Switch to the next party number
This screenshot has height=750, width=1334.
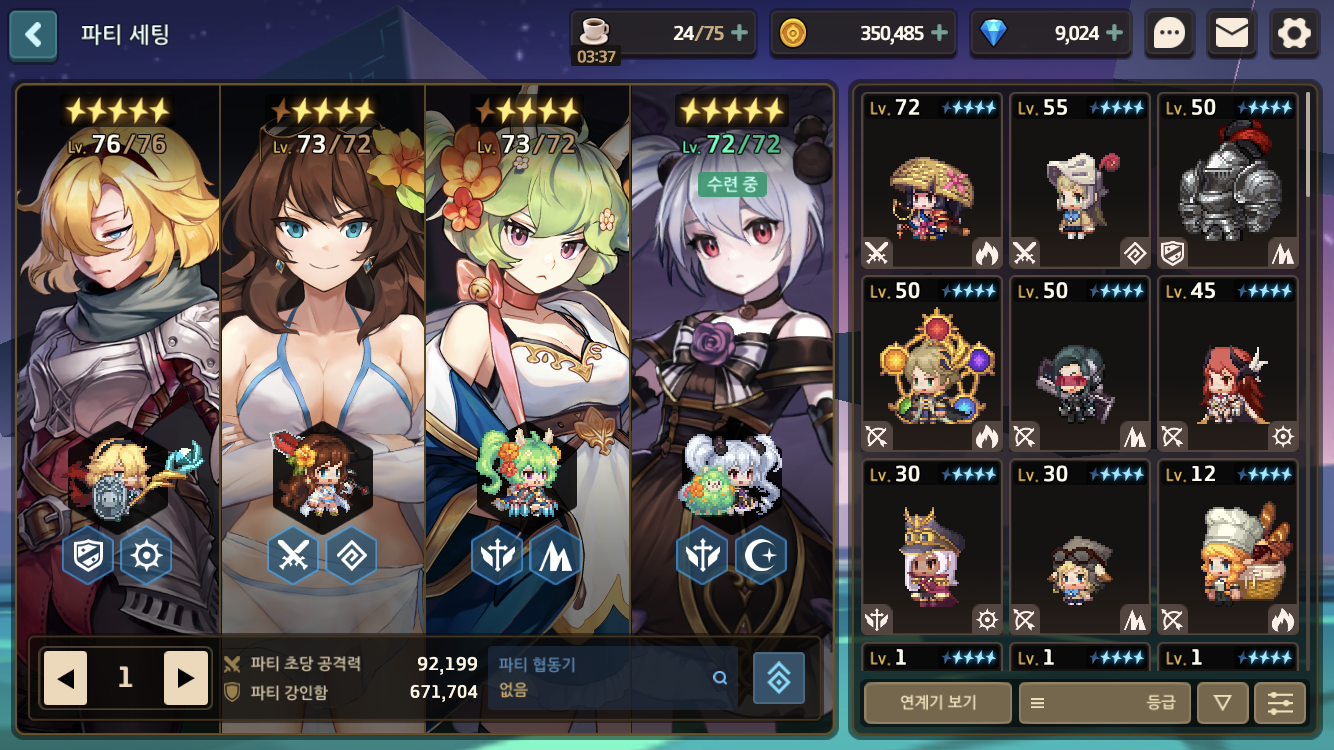coord(185,678)
